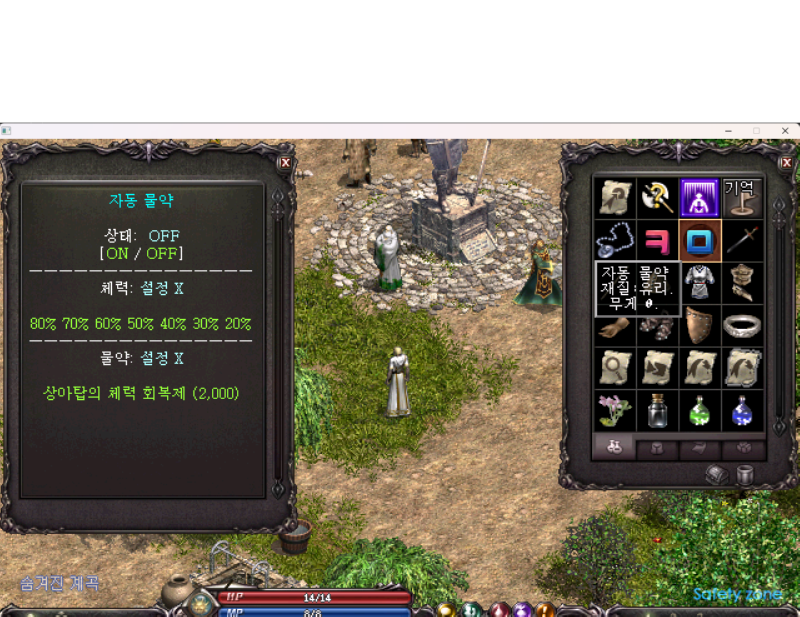The height and width of the screenshot is (617, 800).
Task: Choose the 50% health threshold
Action: (x=140, y=324)
